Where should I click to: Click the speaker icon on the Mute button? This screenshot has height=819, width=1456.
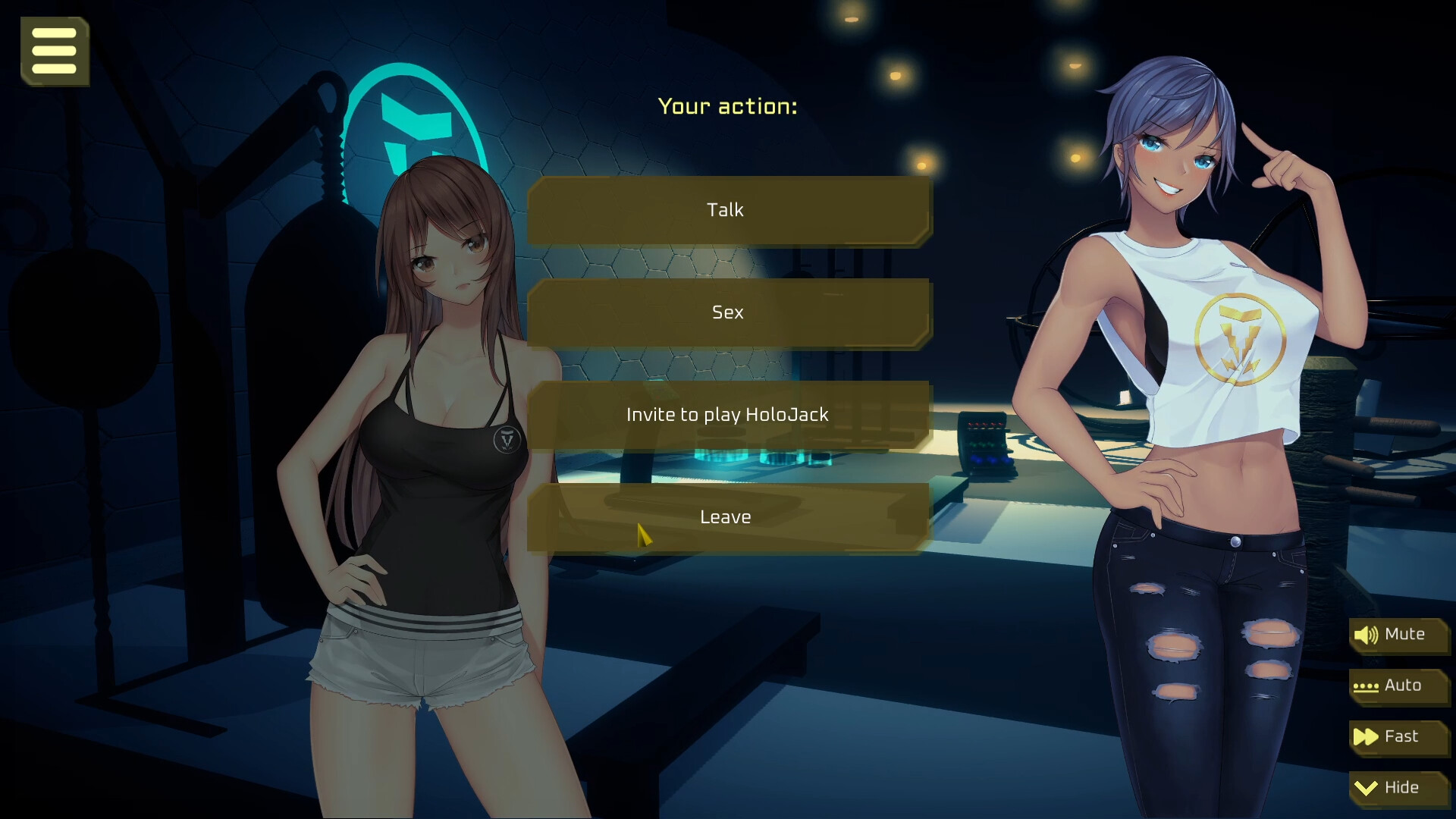pyautogui.click(x=1367, y=635)
